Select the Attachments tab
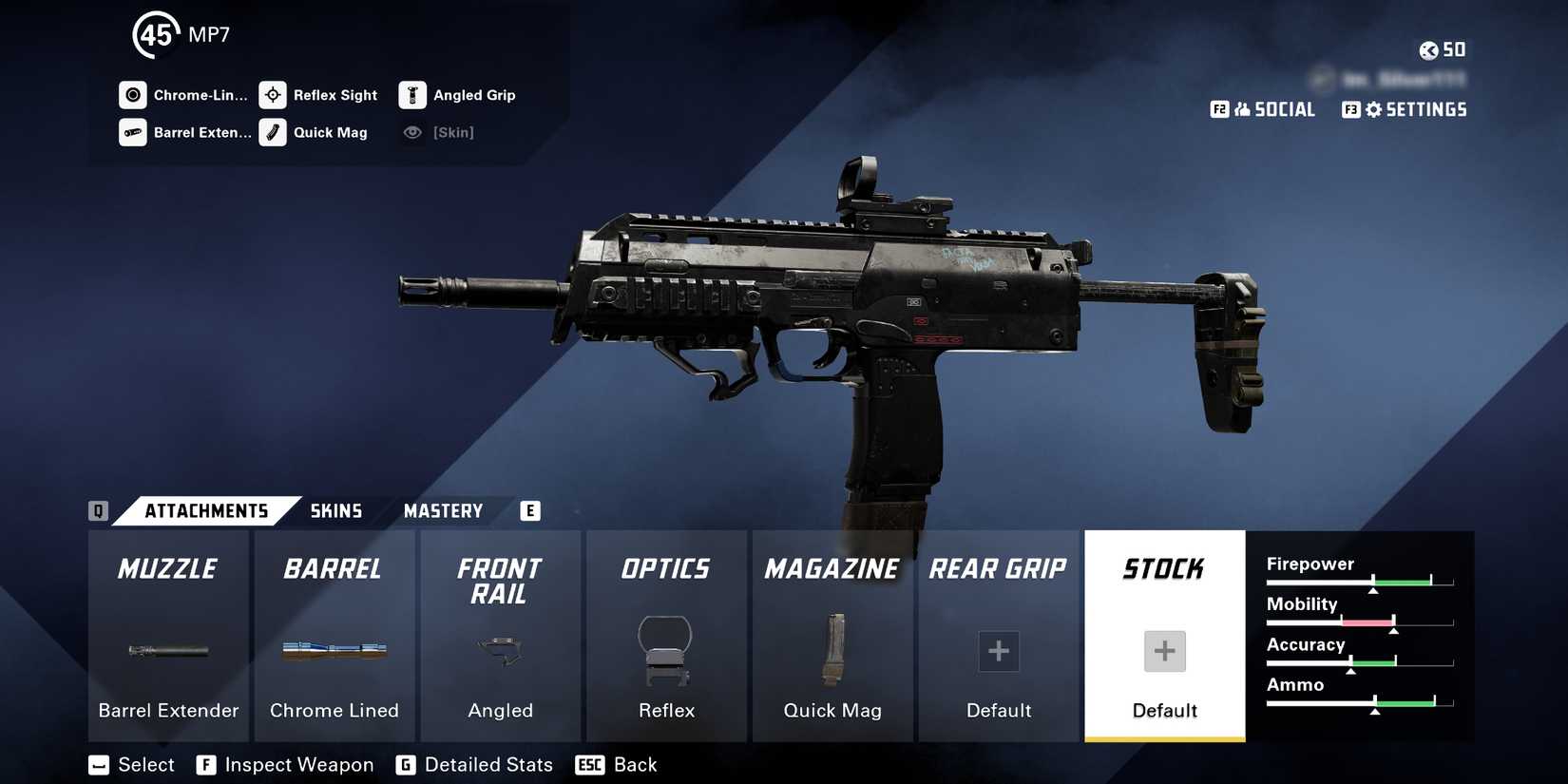 pyautogui.click(x=207, y=510)
